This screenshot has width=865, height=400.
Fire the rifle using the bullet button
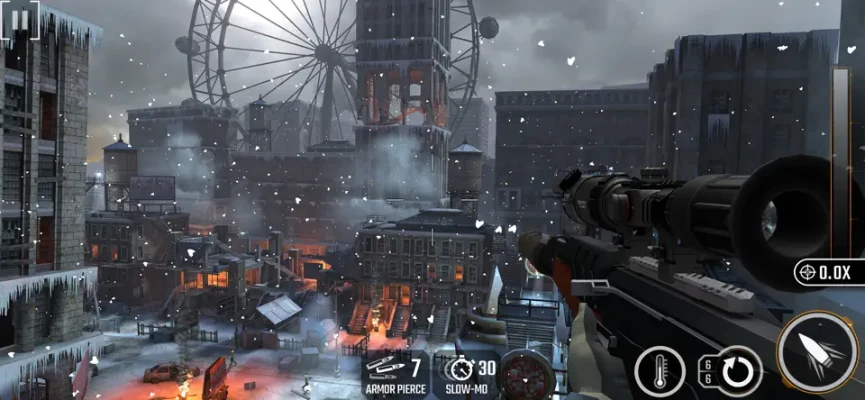[x=817, y=352]
